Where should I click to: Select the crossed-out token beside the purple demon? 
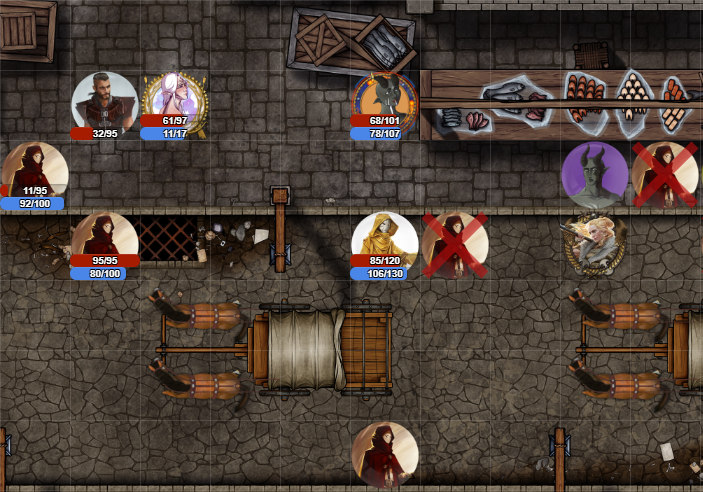[664, 174]
